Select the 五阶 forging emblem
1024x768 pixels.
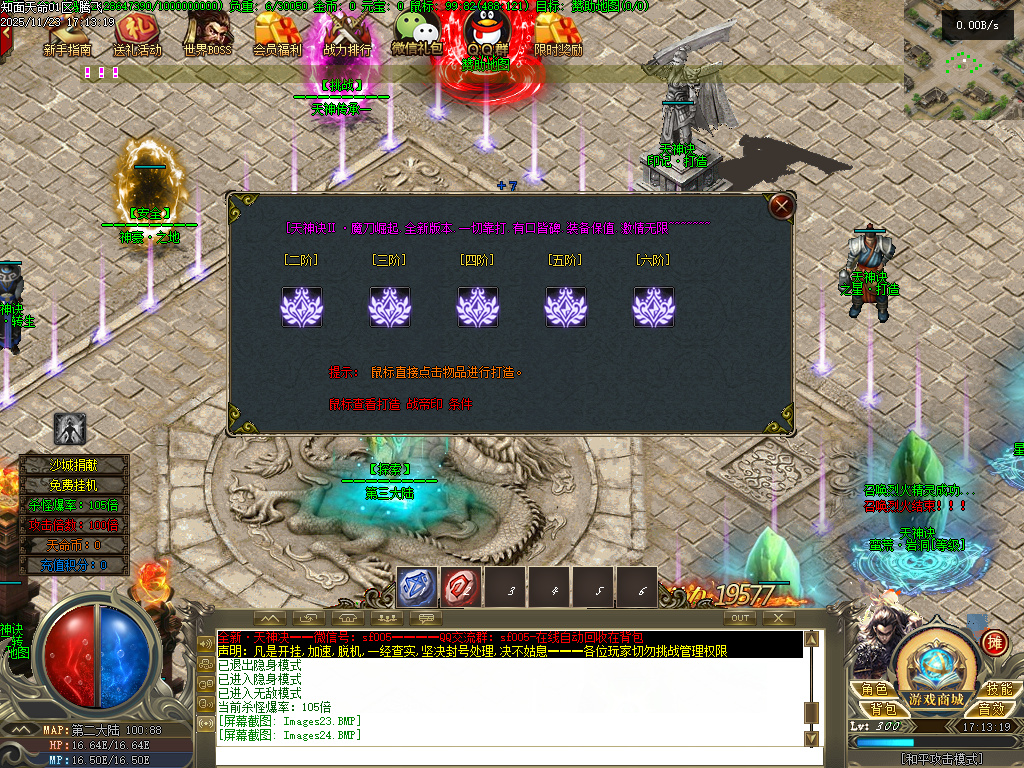565,307
